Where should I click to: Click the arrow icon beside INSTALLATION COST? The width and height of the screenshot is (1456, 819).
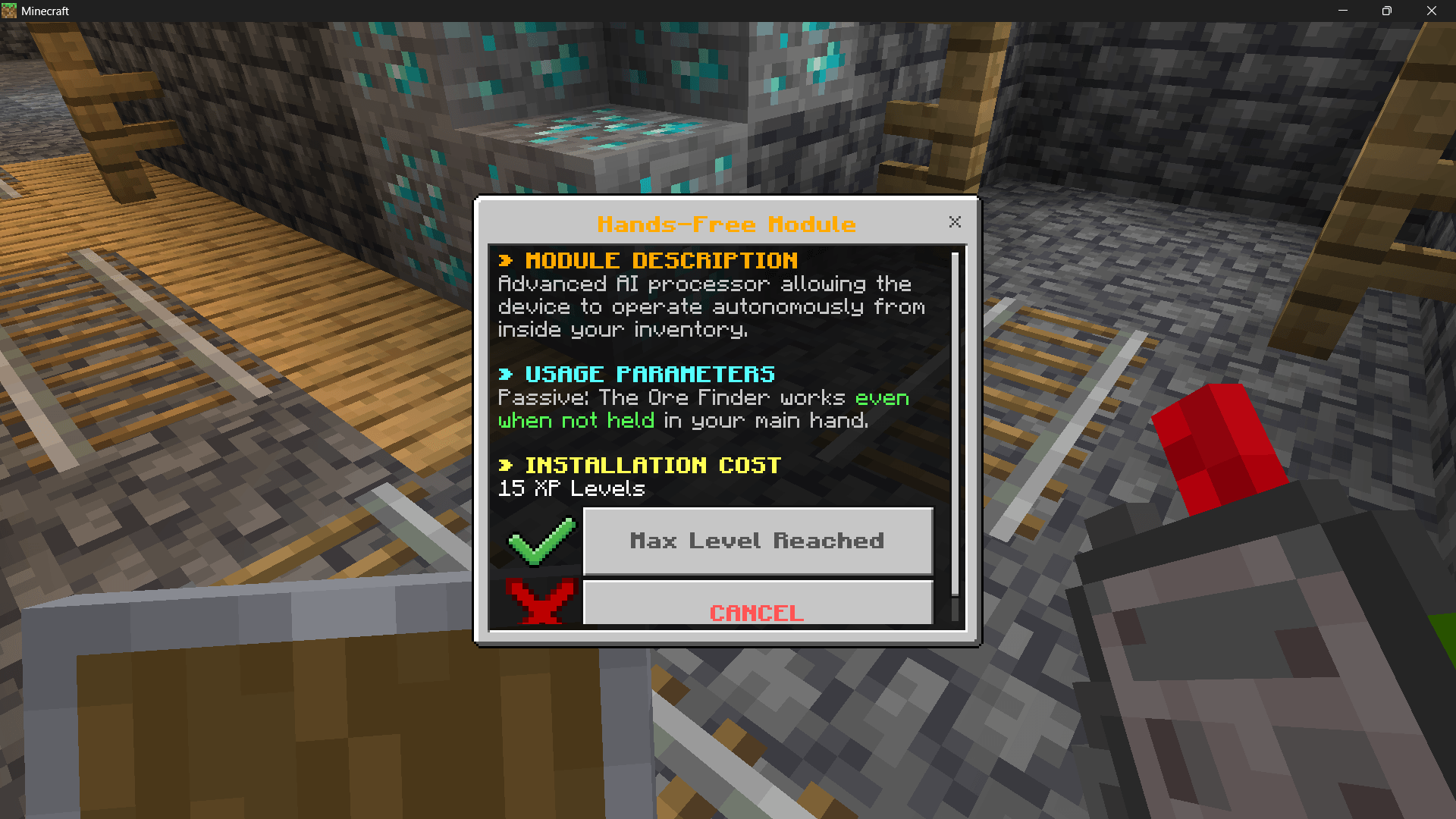pyautogui.click(x=507, y=465)
